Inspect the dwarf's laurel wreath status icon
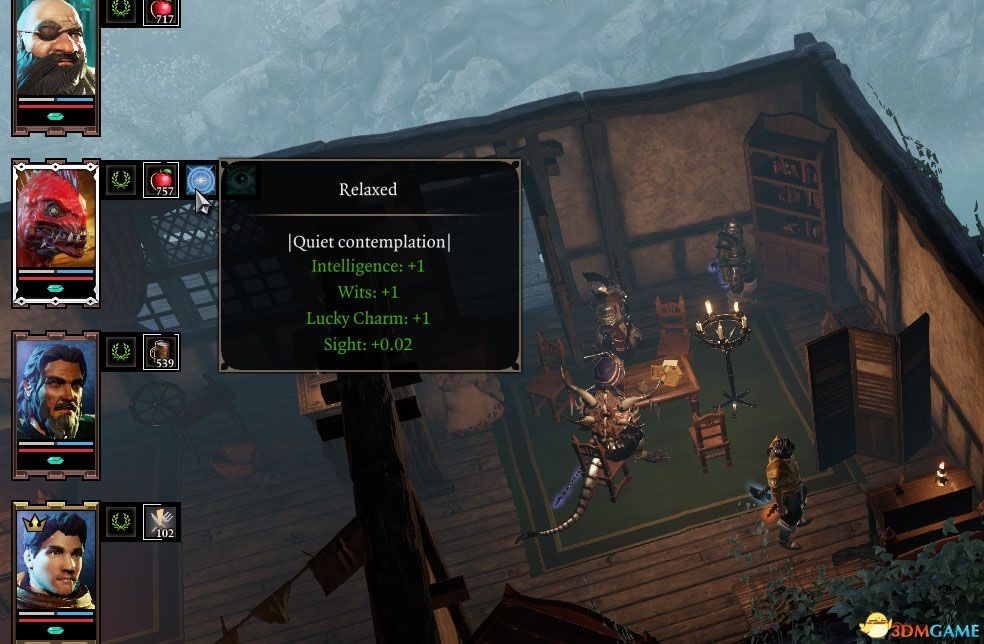Screen dimensions: 984x644 122,11
